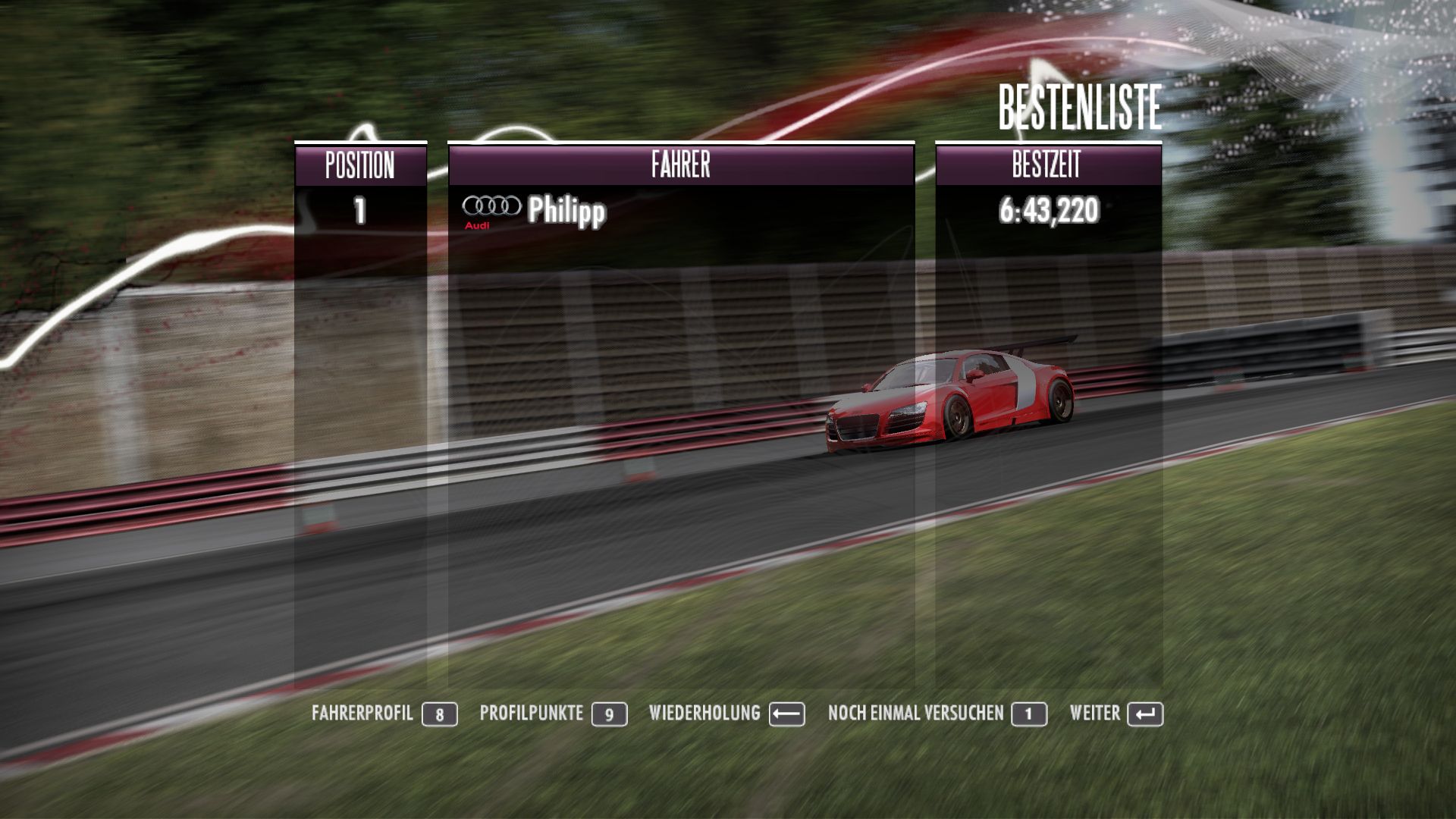Watch the Wiederholung replay
The image size is (1456, 819).
725,714
